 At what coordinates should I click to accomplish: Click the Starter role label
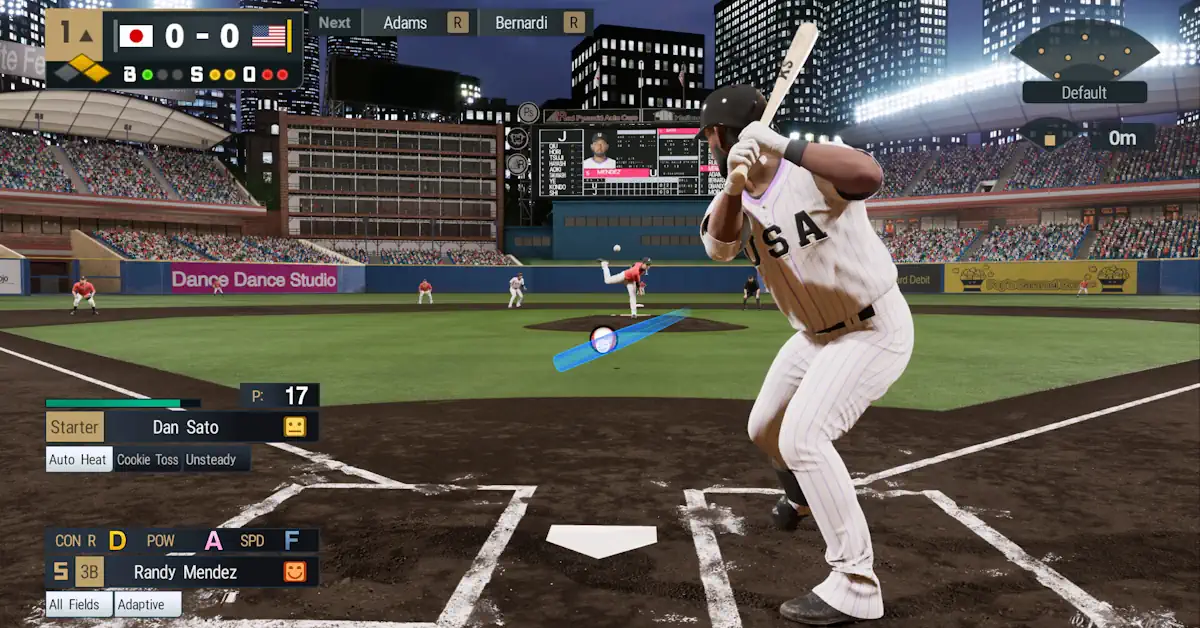tap(75, 427)
